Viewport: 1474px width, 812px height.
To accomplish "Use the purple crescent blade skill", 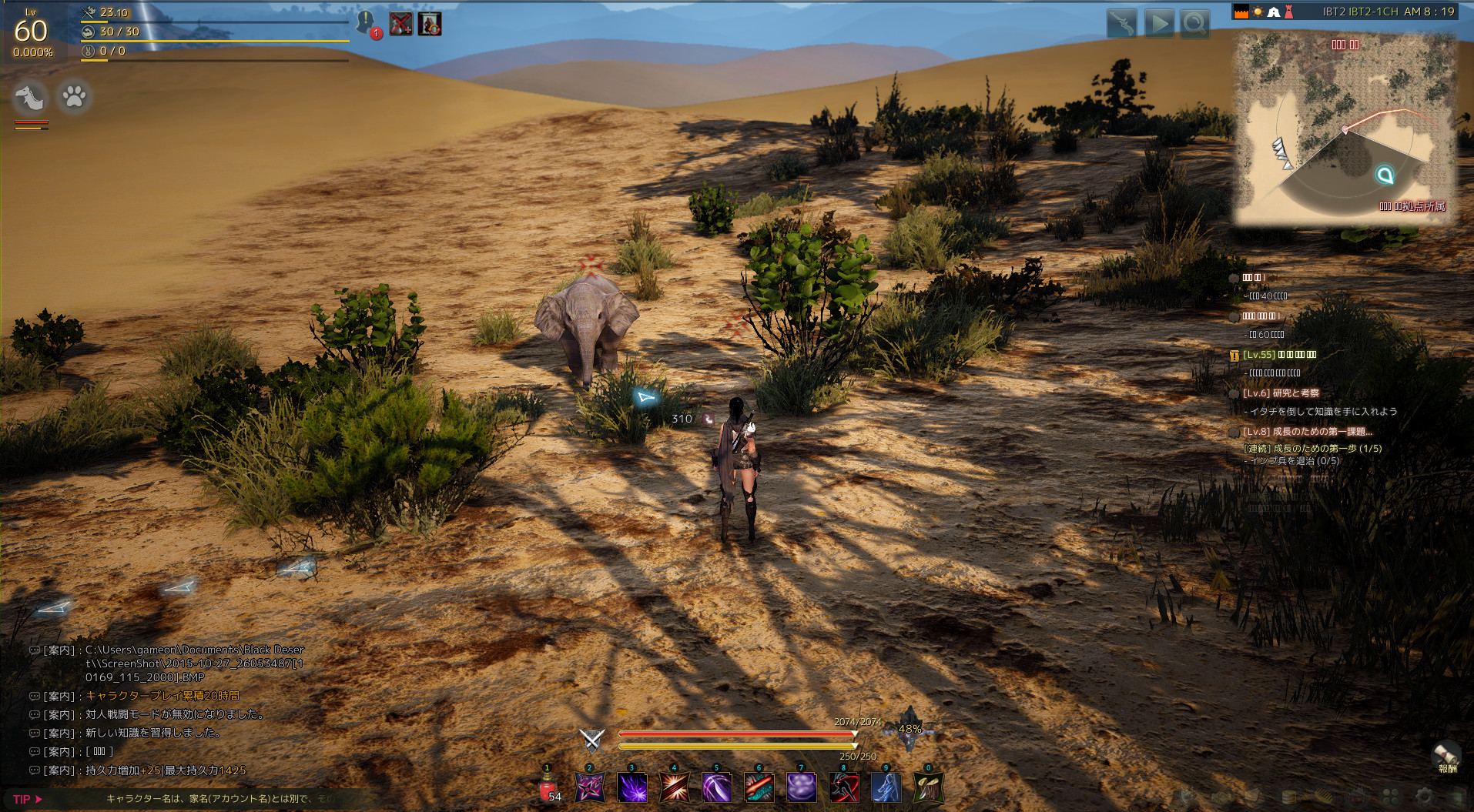I will tap(717, 788).
